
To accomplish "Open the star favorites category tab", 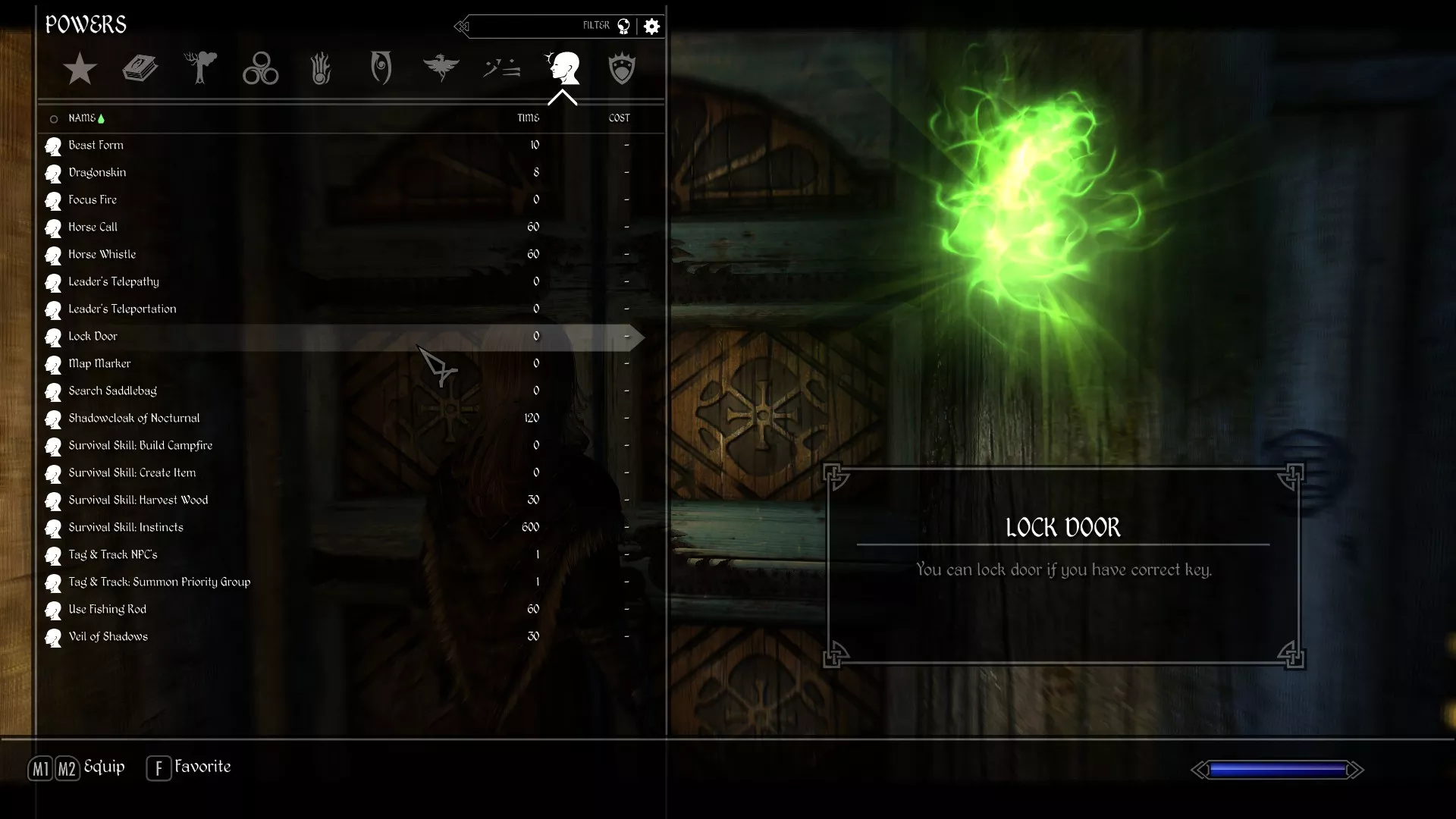I will [x=80, y=69].
